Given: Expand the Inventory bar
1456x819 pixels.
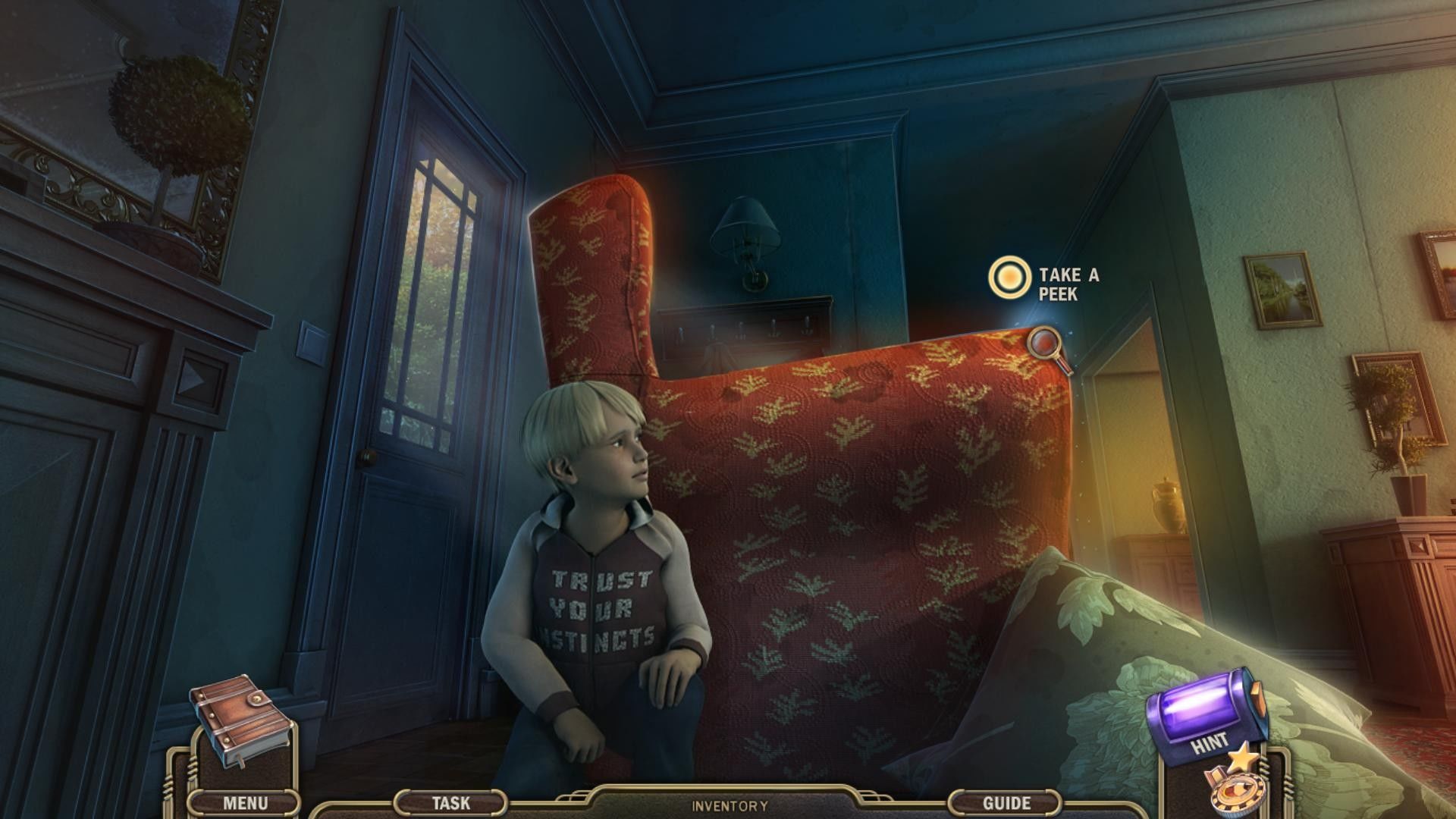Looking at the screenshot, I should [729, 806].
